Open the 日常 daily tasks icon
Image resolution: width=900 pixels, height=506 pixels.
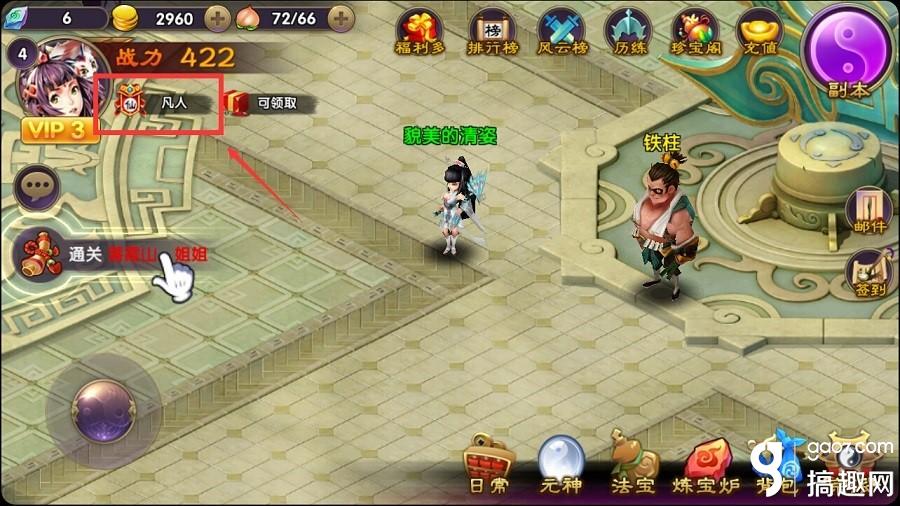pyautogui.click(x=488, y=466)
